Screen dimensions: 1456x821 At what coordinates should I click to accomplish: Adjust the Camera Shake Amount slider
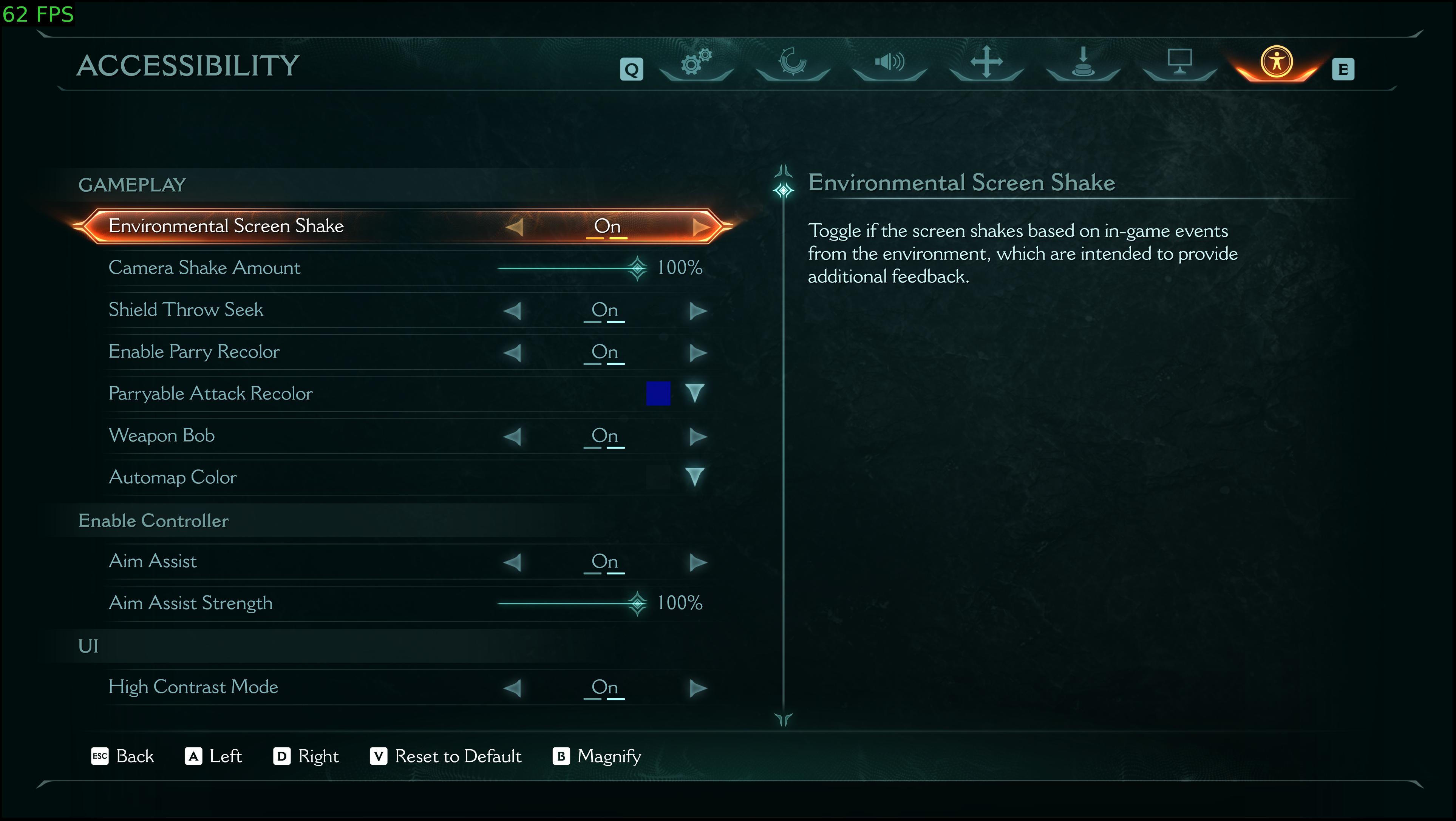(x=637, y=268)
